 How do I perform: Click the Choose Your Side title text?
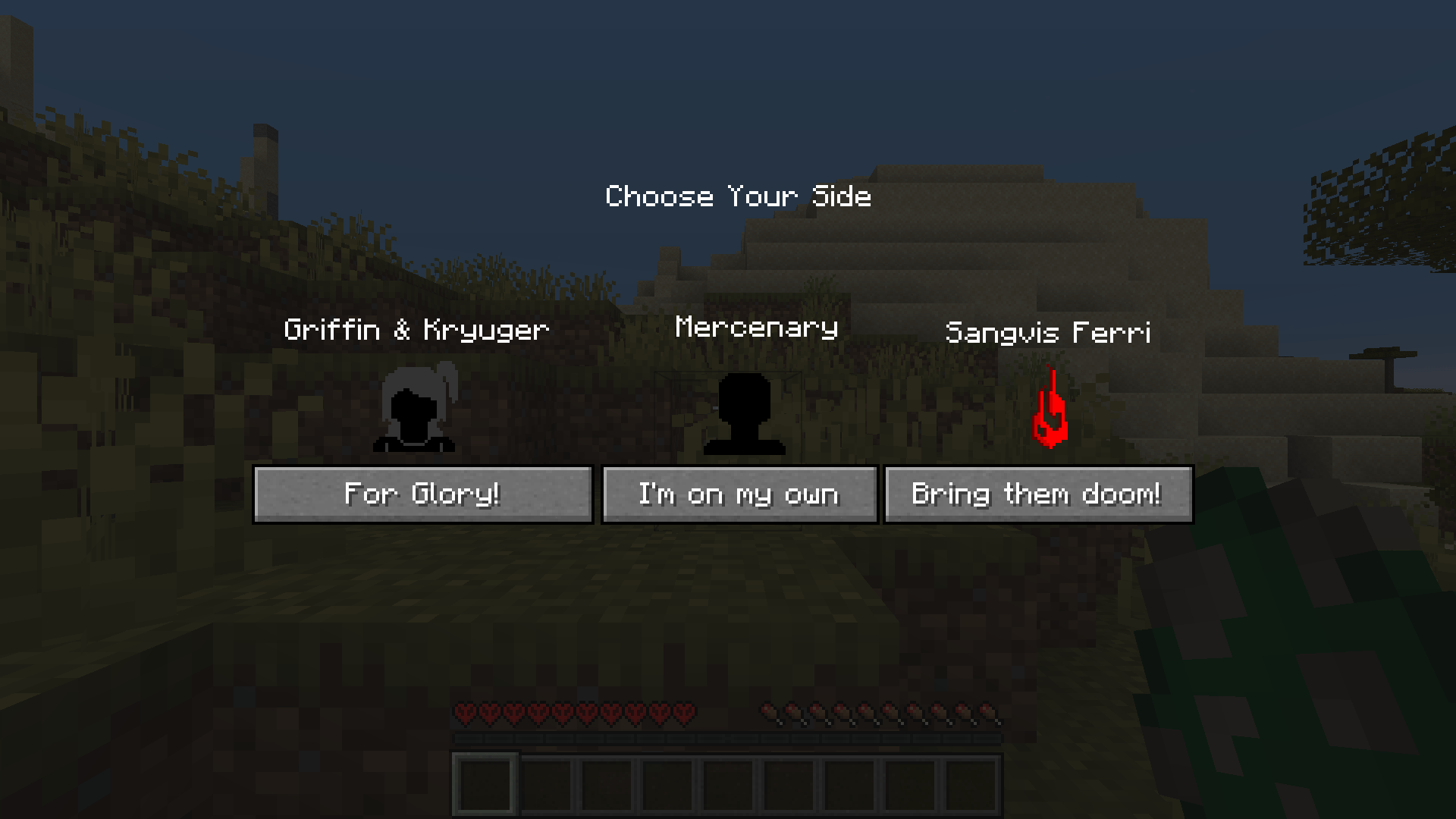tap(738, 196)
